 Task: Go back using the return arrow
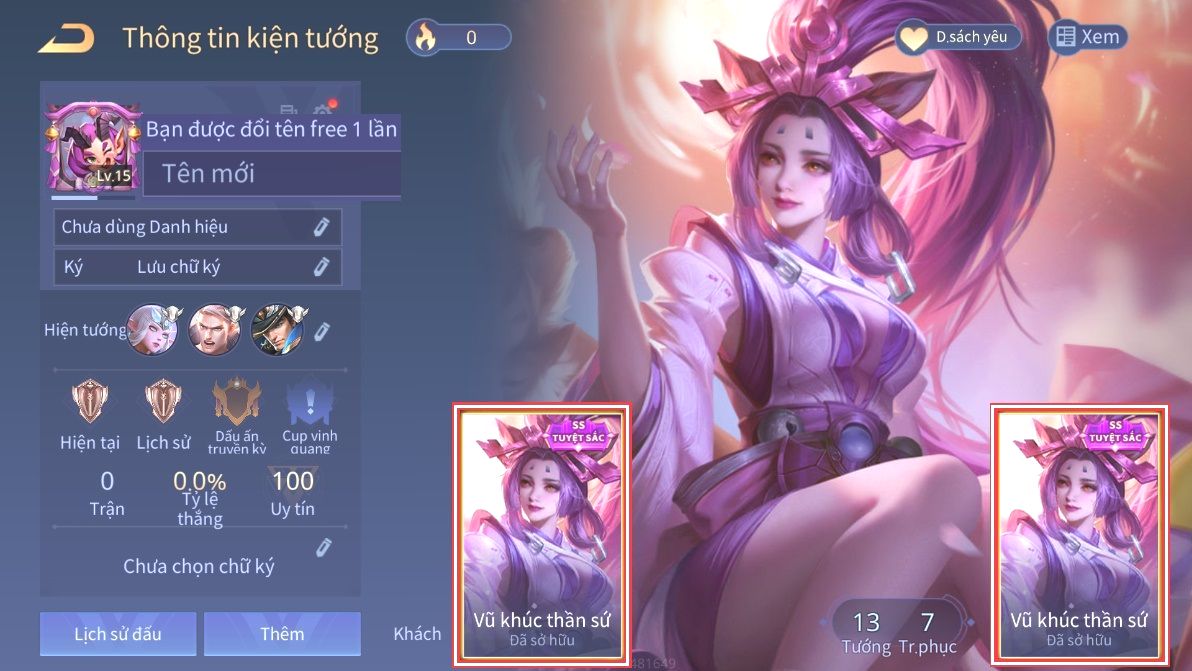(x=66, y=39)
